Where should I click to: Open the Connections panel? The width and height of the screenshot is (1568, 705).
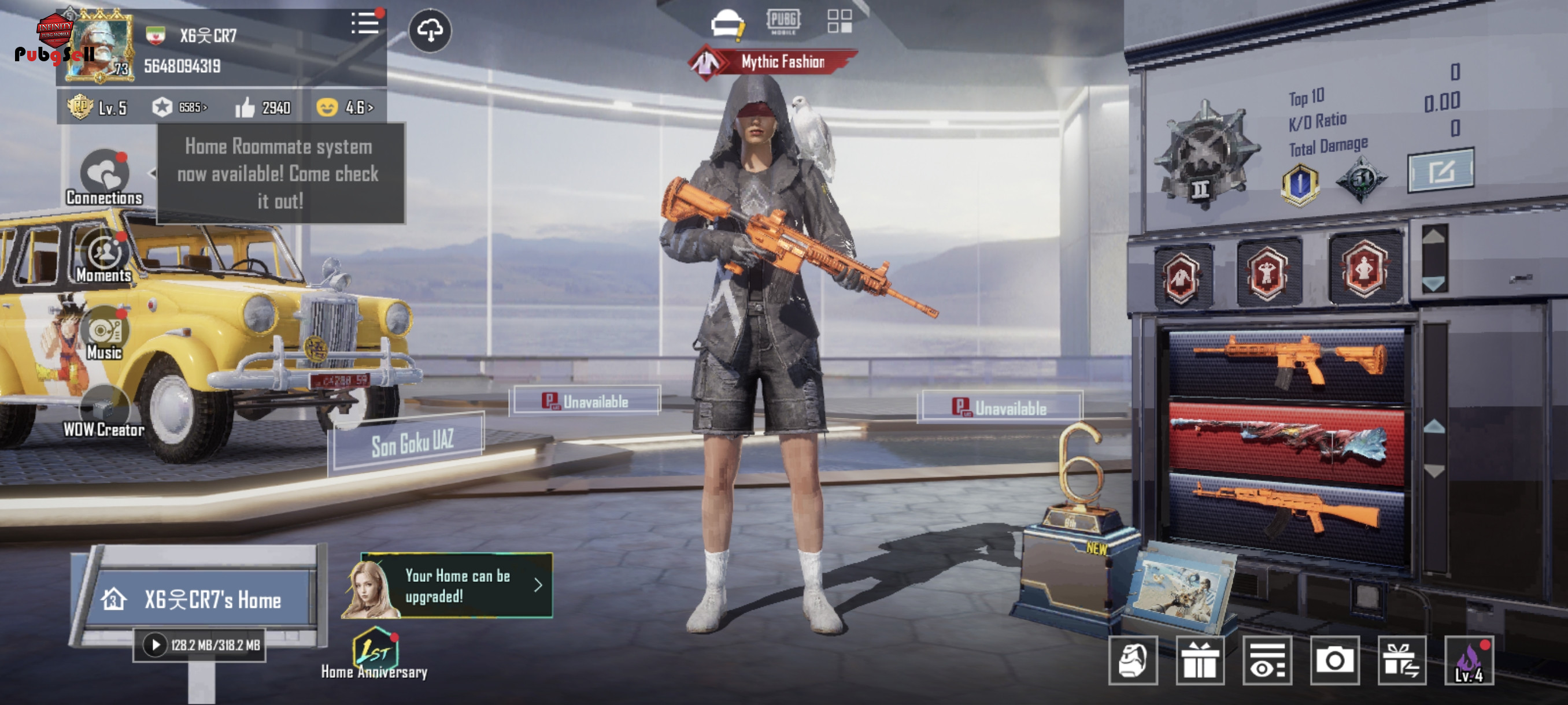pyautogui.click(x=104, y=176)
